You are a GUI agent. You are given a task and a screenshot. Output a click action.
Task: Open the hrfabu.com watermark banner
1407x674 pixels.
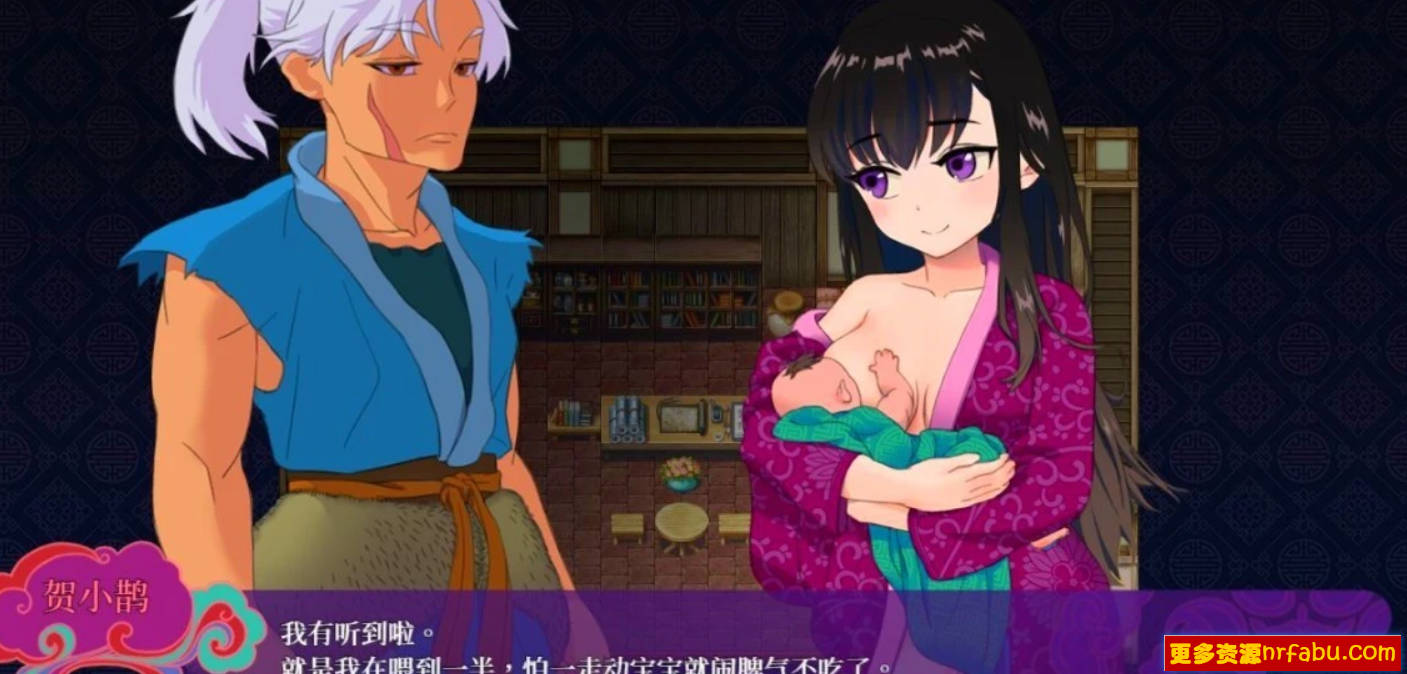click(x=1282, y=654)
